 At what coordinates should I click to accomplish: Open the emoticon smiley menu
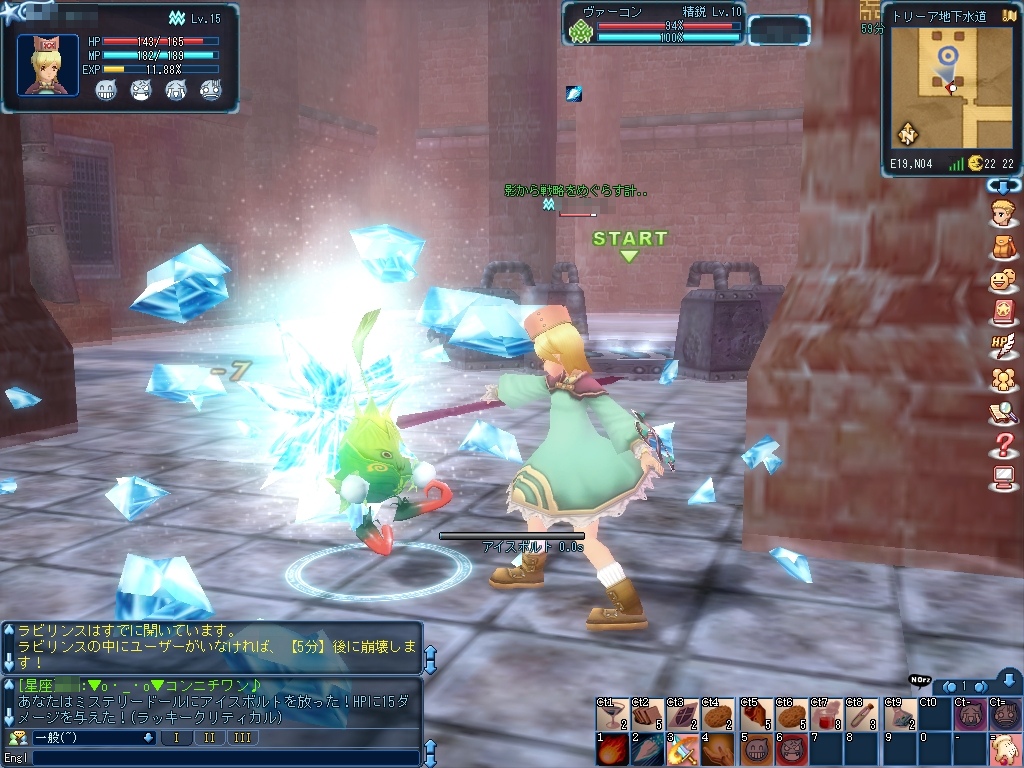pos(1001,281)
